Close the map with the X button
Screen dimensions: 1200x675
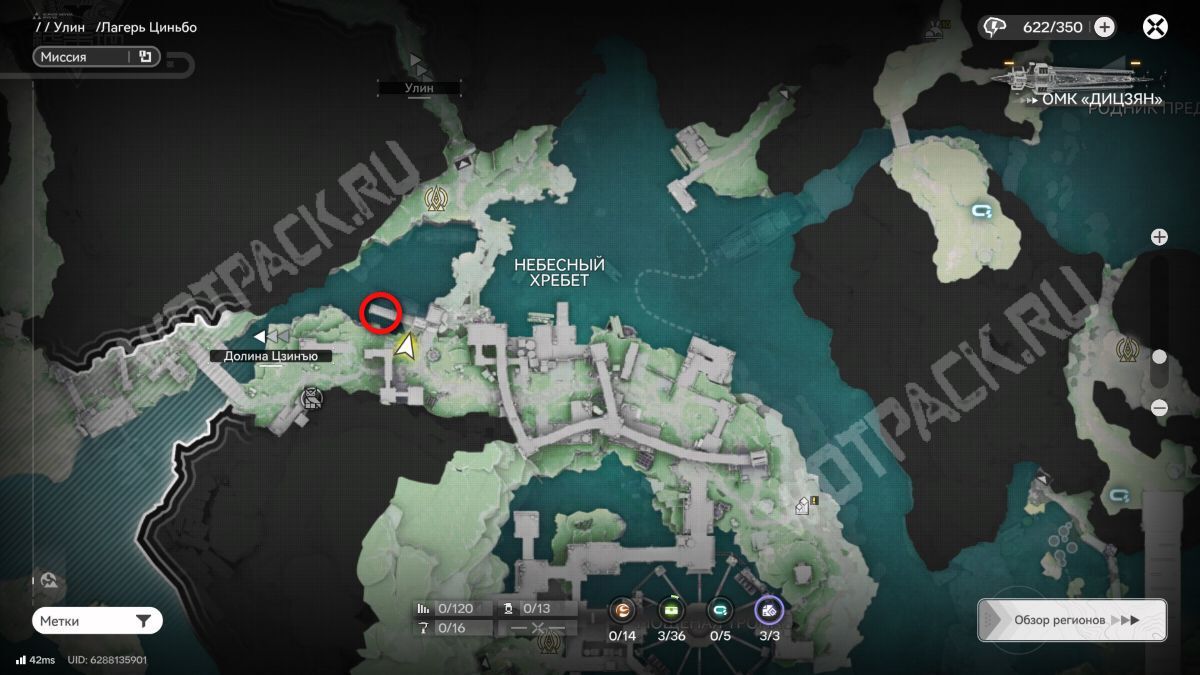[x=1156, y=27]
